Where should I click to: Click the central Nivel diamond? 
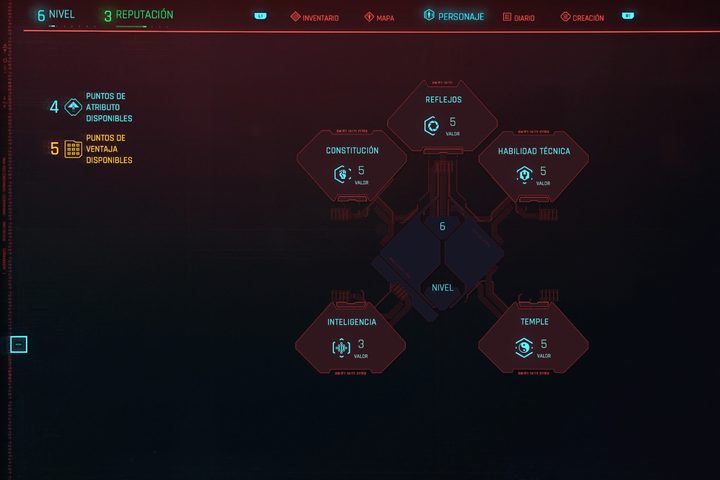coord(442,287)
